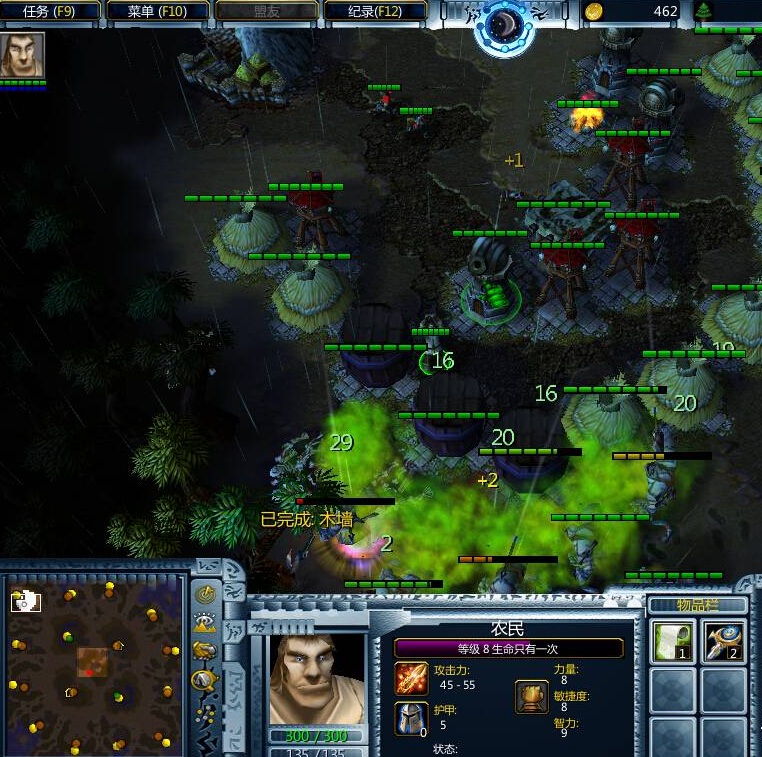Use the scroll item in the inventory
The width and height of the screenshot is (762, 757).
pyautogui.click(x=672, y=641)
